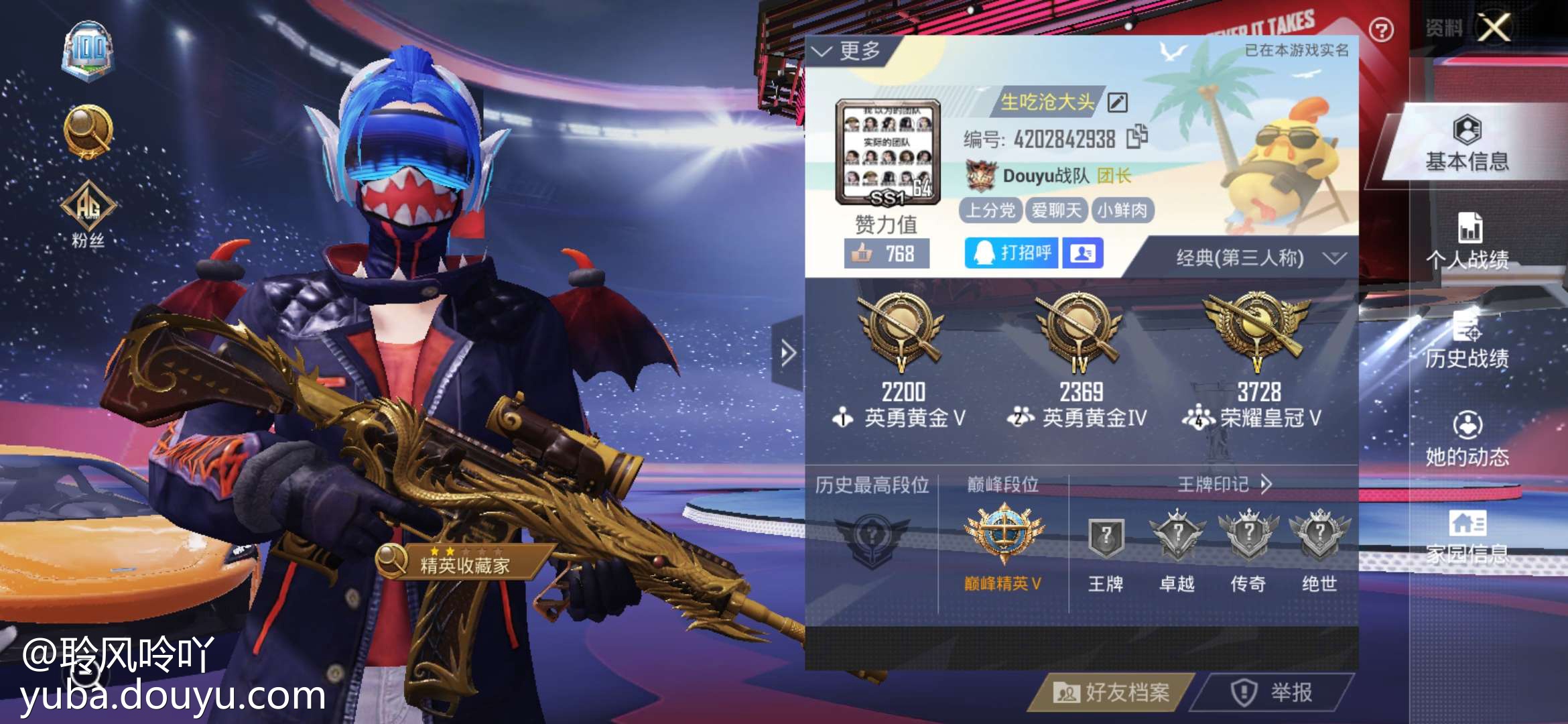The image size is (1568, 724).
Task: Close the profile screen with X
Action: tap(1494, 28)
